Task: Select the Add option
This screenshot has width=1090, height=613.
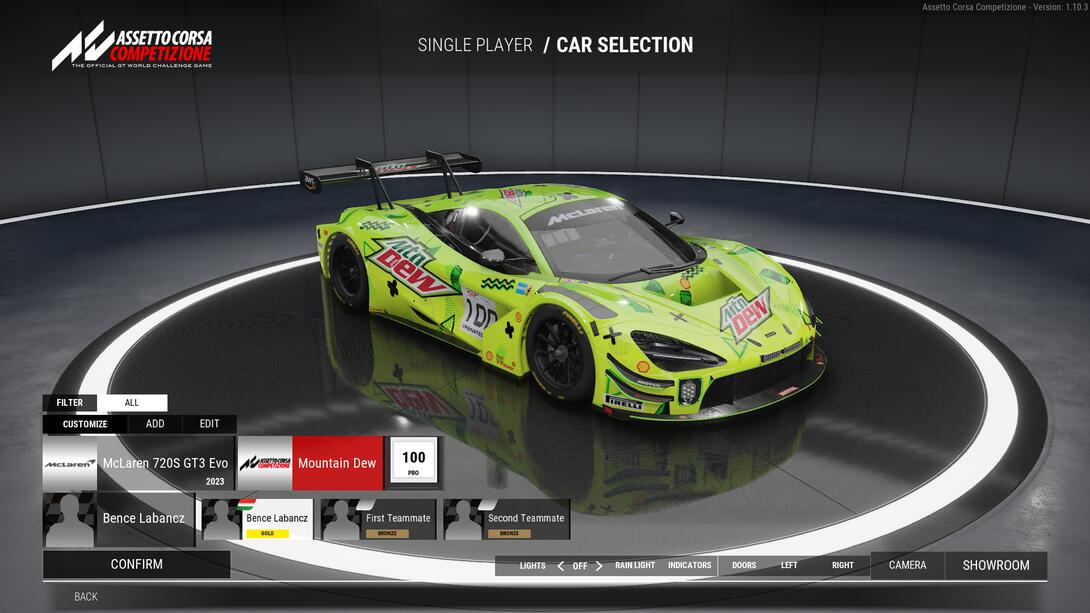Action: click(155, 424)
